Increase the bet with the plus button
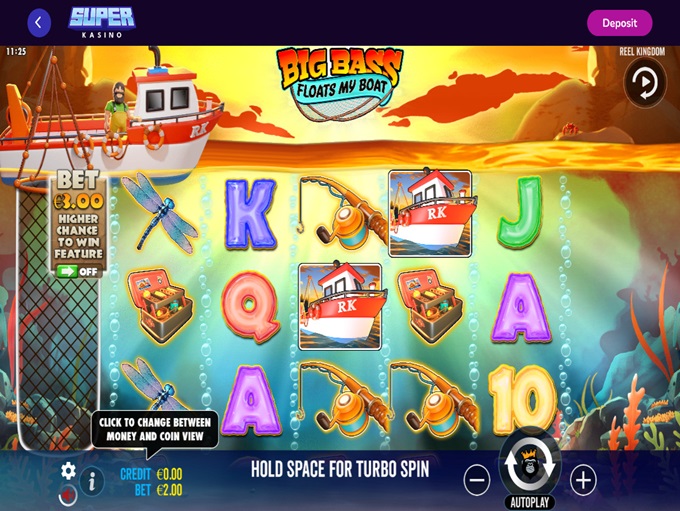The width and height of the screenshot is (680, 511). 583,481
